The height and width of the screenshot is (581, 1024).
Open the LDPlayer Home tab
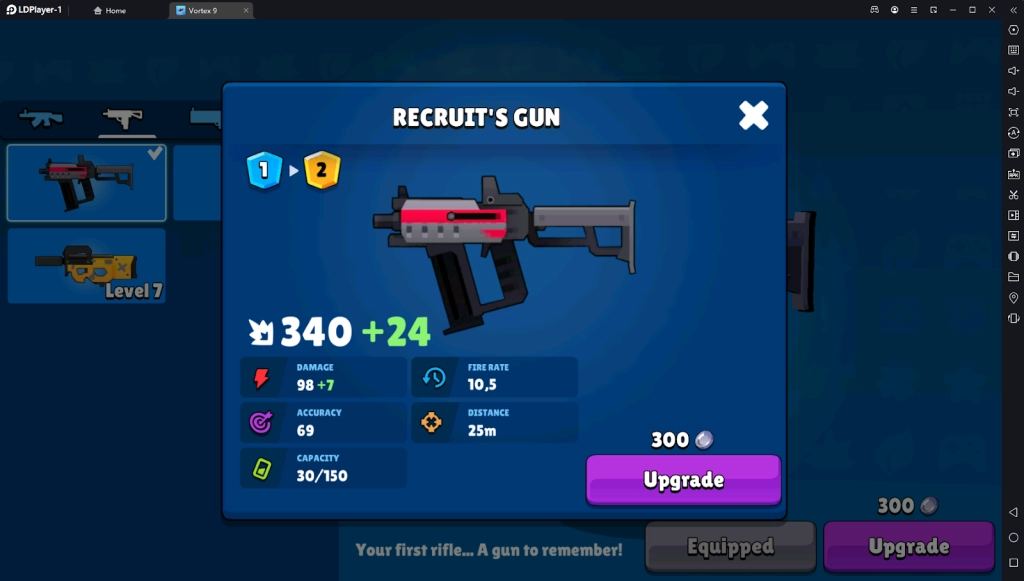(110, 10)
